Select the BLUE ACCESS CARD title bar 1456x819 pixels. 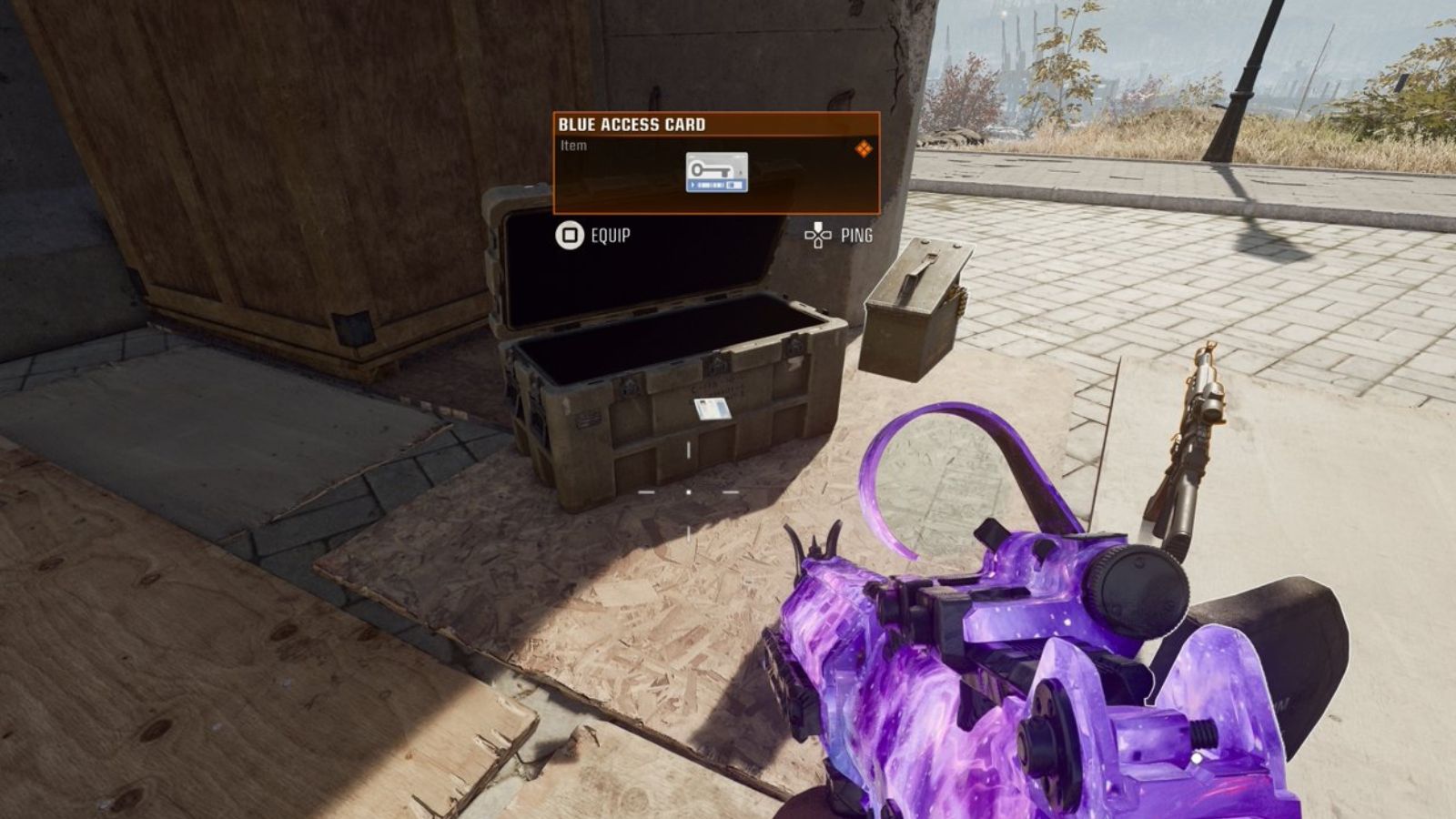632,123
